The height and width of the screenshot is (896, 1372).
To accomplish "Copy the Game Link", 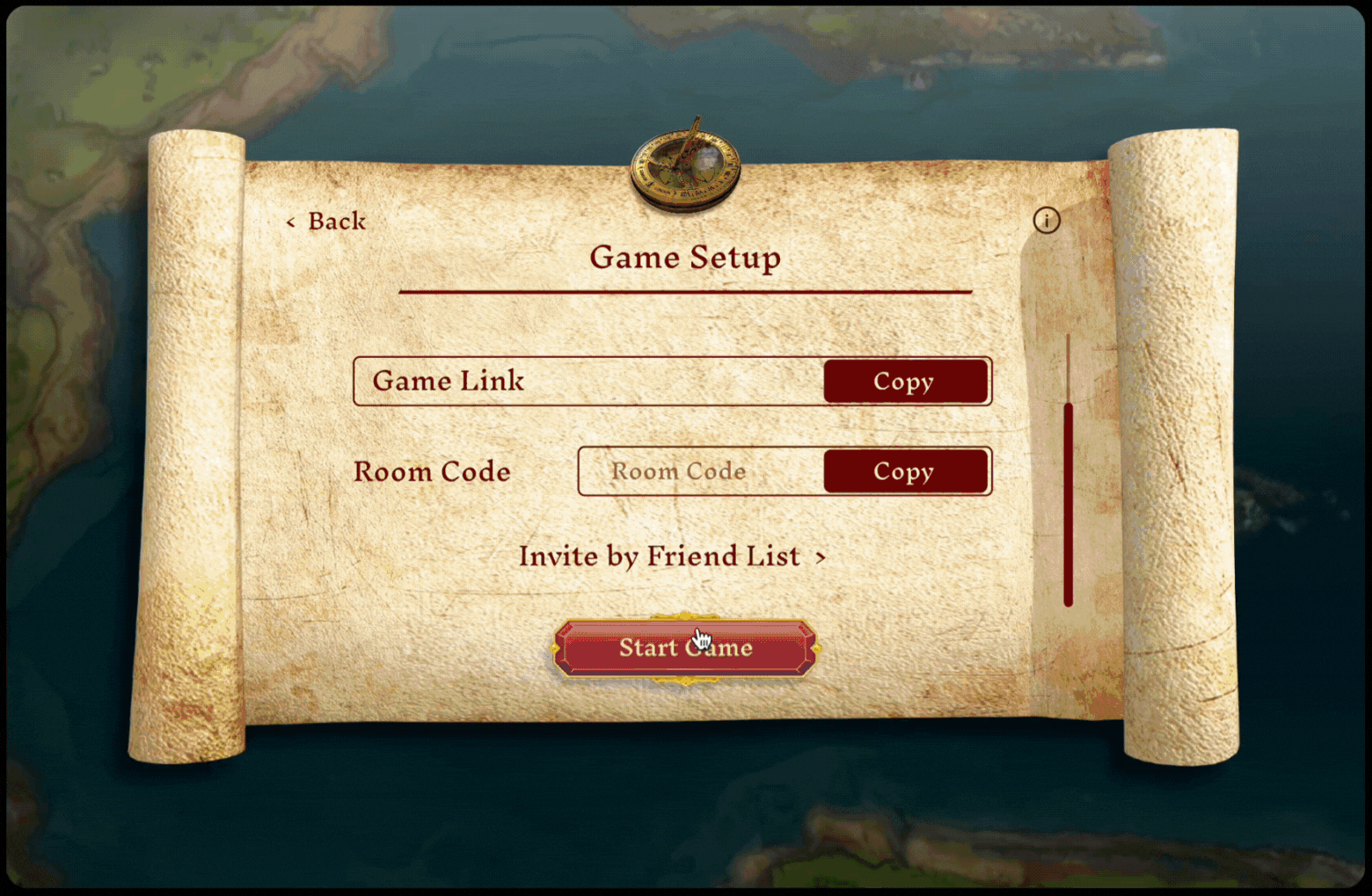I will tap(904, 382).
